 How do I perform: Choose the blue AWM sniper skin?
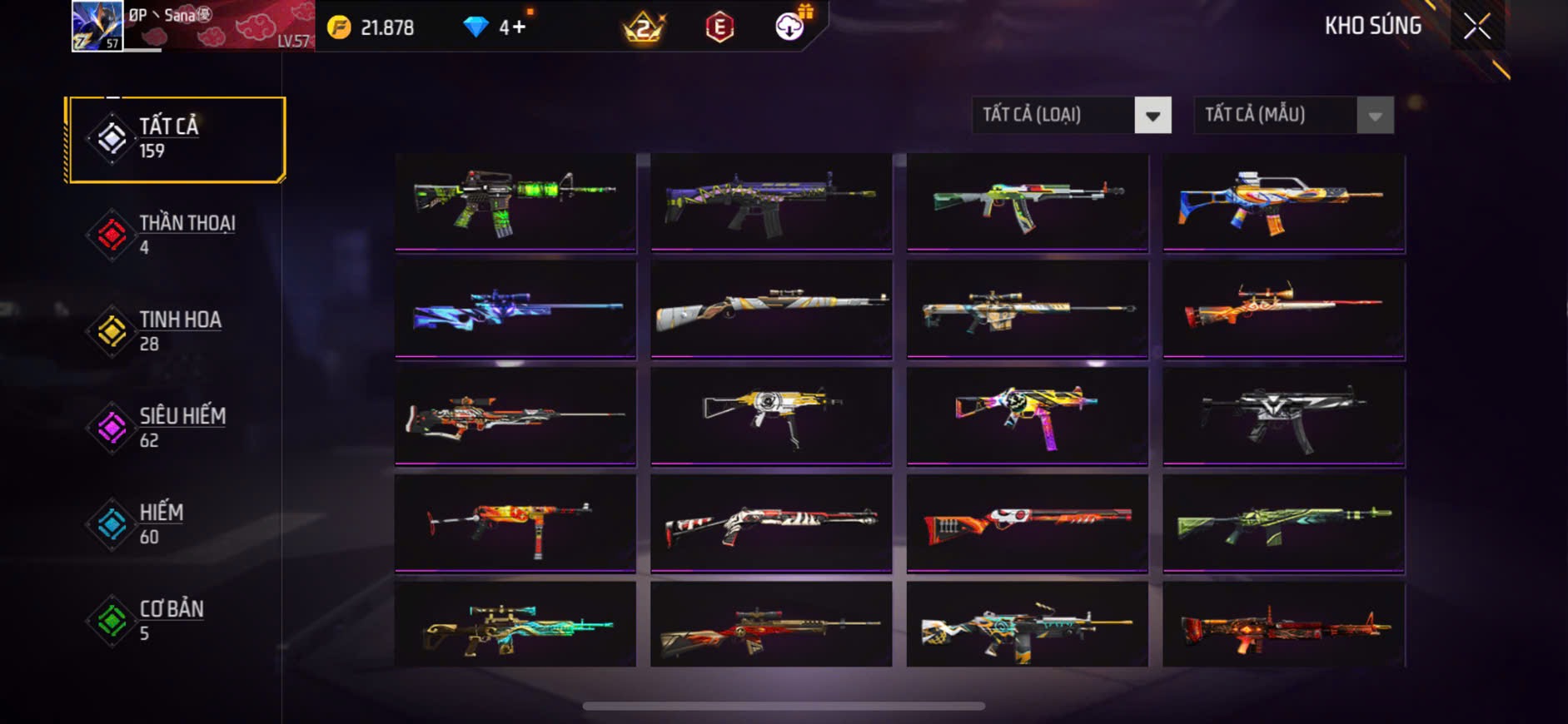coord(515,308)
